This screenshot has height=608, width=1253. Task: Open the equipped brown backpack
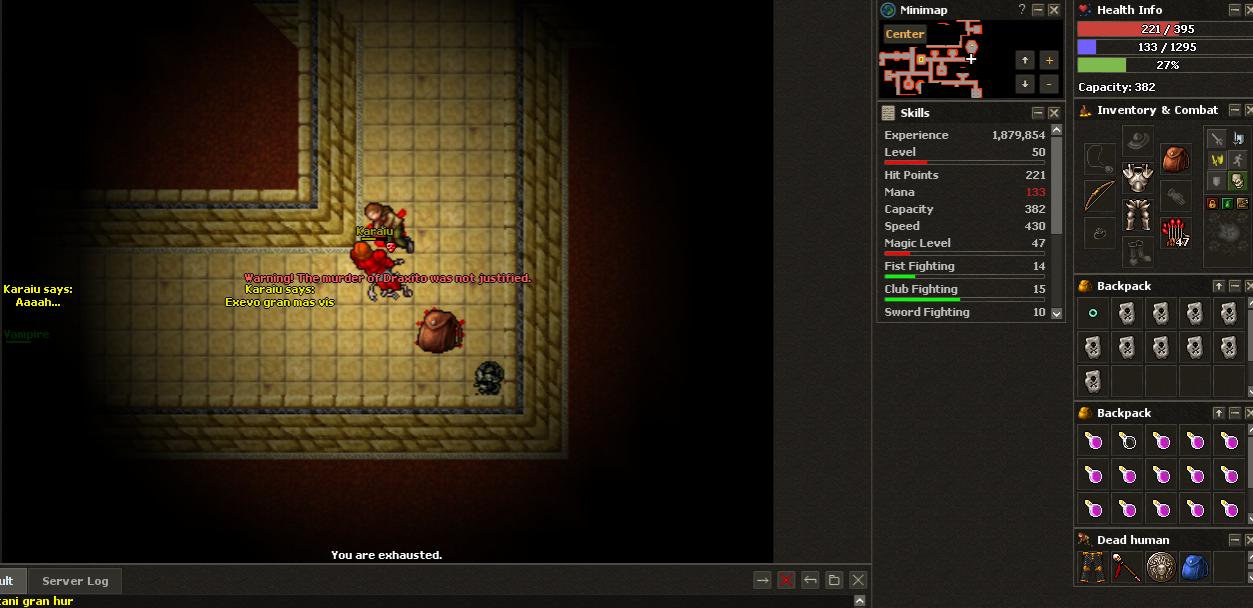(x=1175, y=159)
